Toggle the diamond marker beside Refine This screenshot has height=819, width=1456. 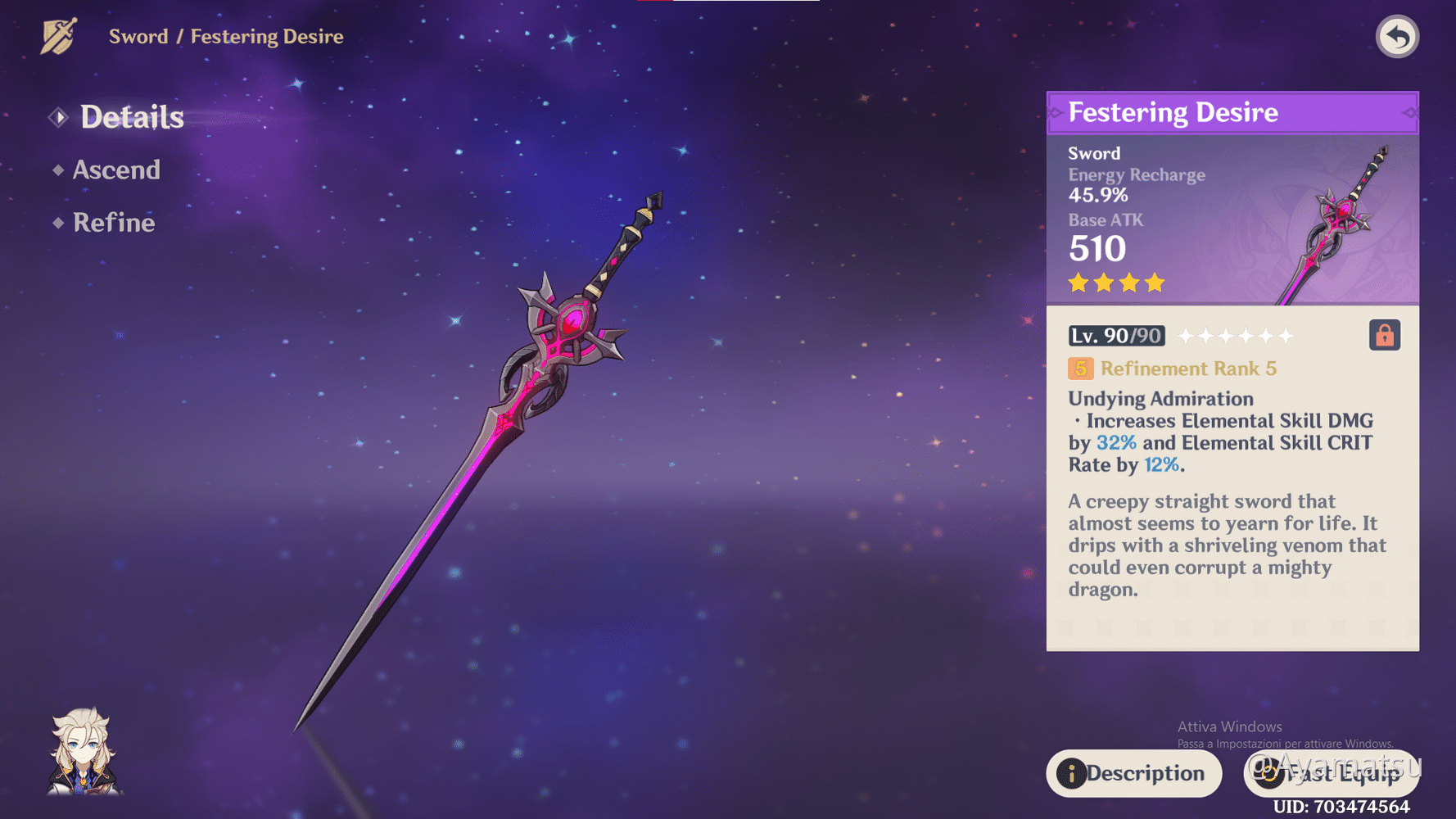click(x=57, y=223)
